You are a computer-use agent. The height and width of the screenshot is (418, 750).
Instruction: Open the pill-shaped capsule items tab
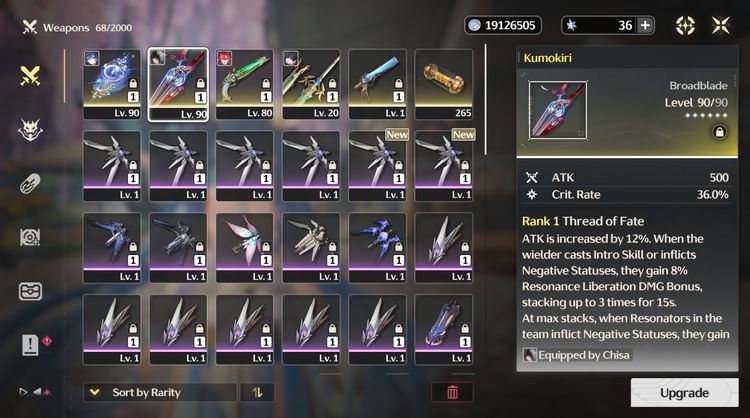[31, 184]
